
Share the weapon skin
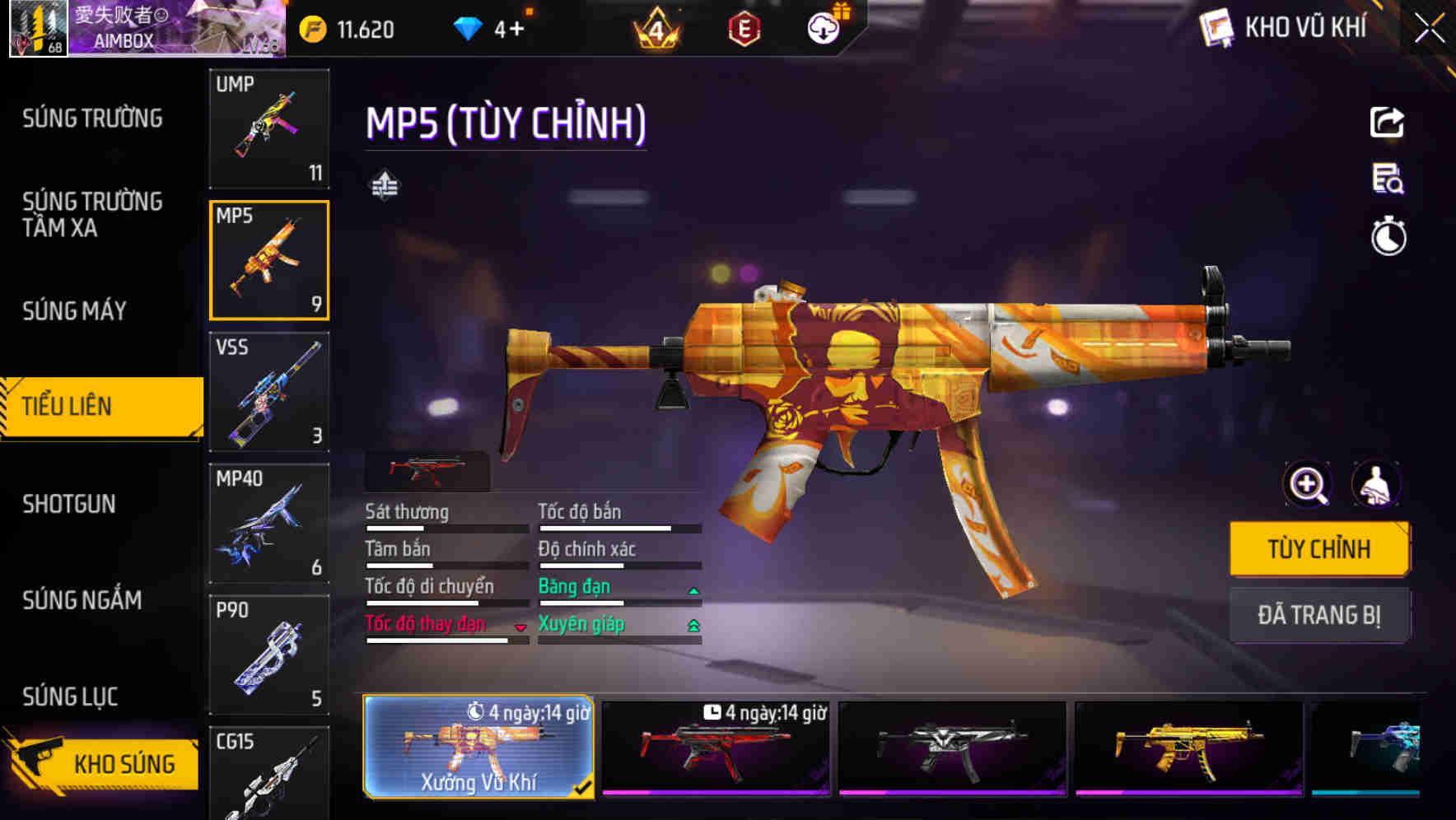1387,123
